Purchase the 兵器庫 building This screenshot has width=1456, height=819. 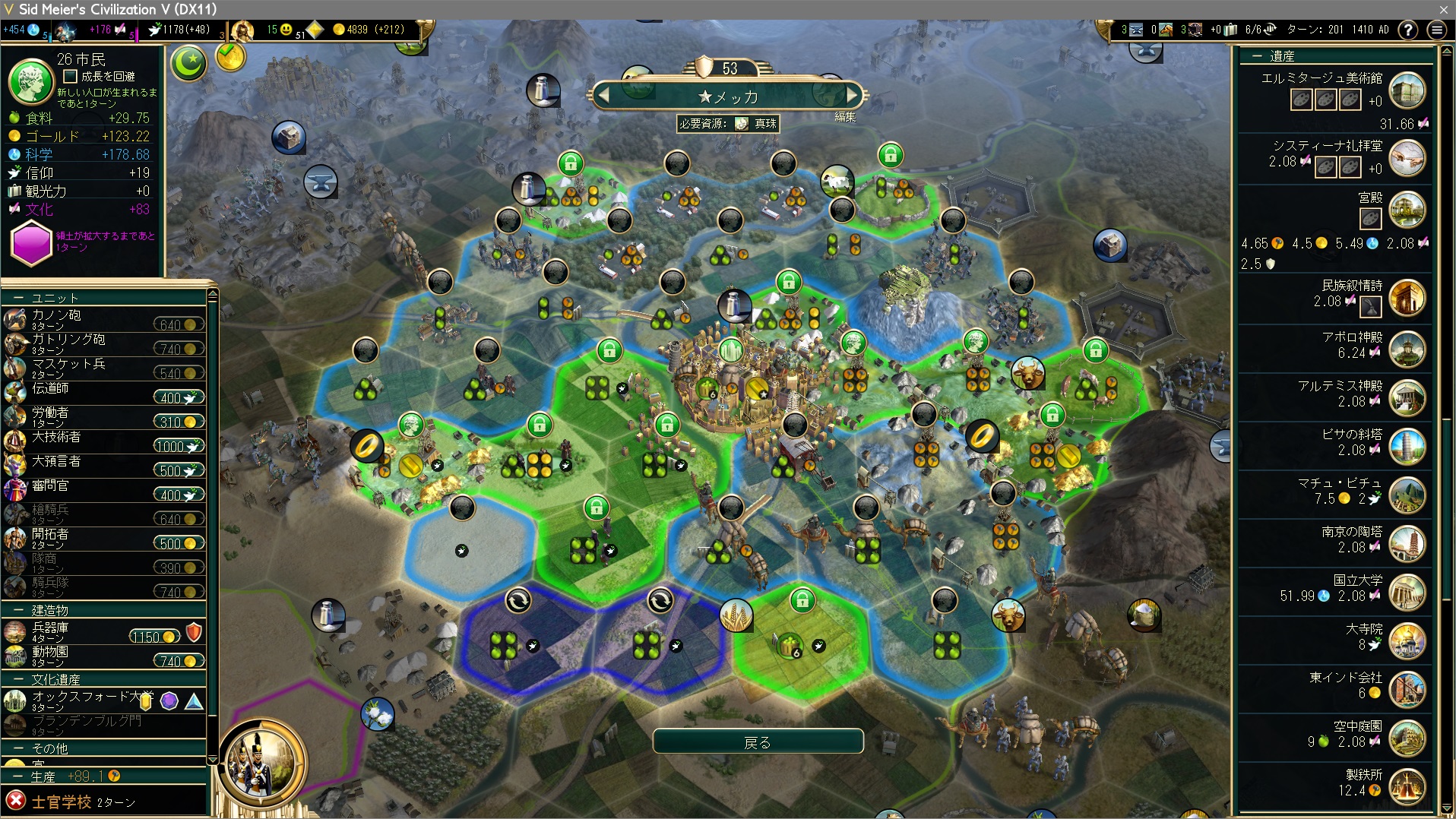155,637
